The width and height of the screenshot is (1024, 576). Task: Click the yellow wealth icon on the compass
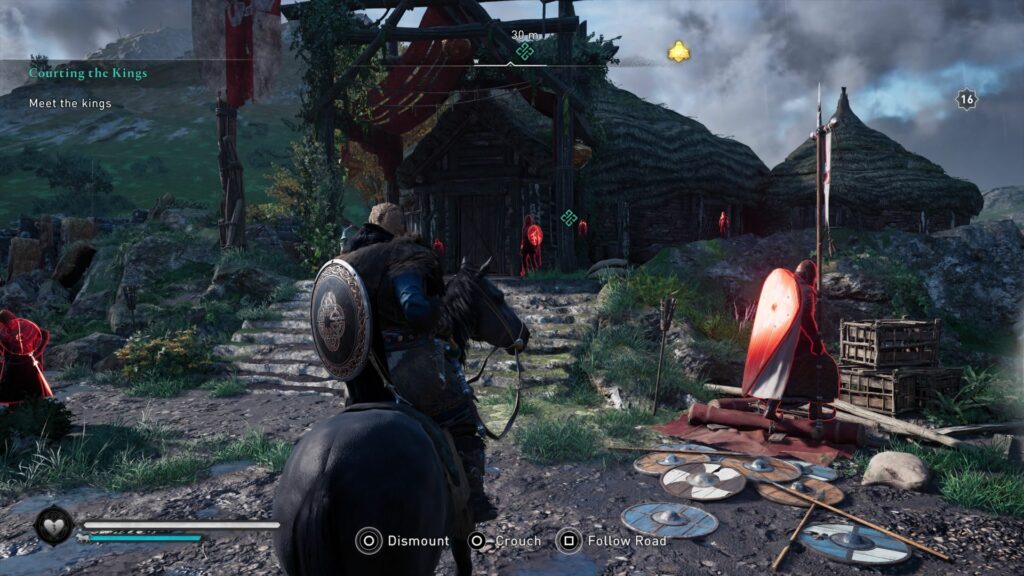679,52
